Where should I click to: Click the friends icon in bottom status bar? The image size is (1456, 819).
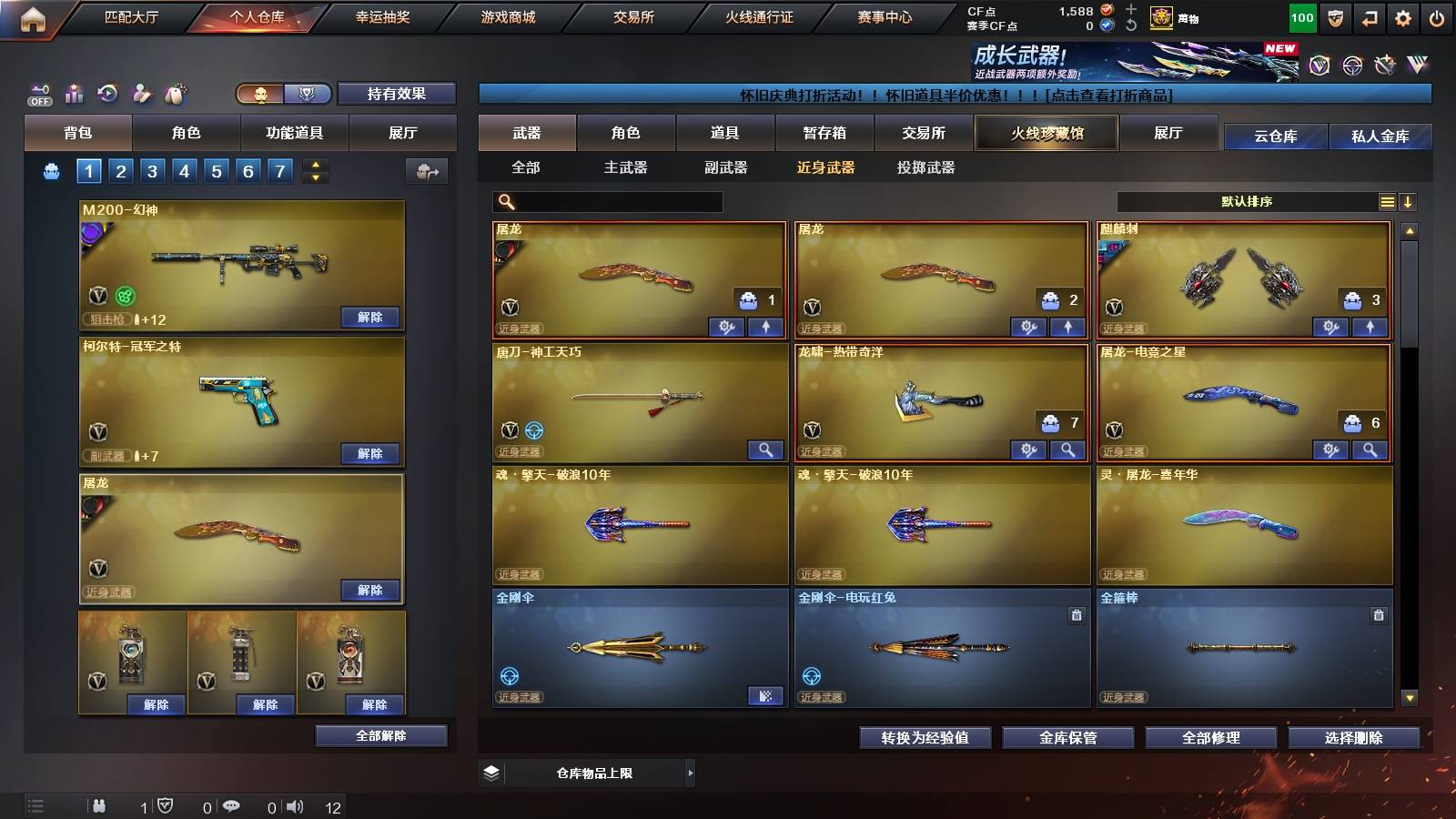pos(100,805)
